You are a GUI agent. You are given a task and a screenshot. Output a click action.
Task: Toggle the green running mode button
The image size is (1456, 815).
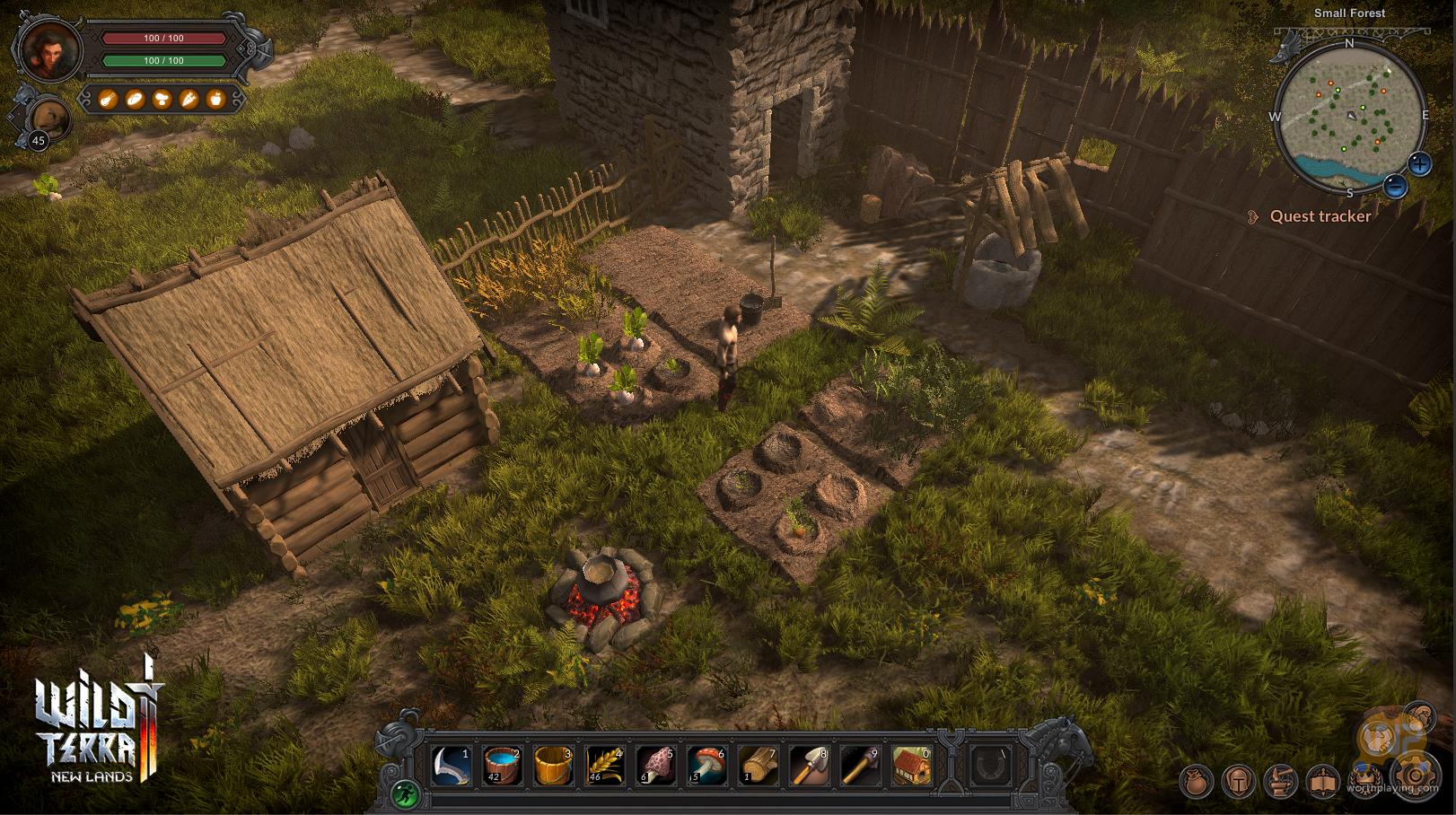coord(405,793)
